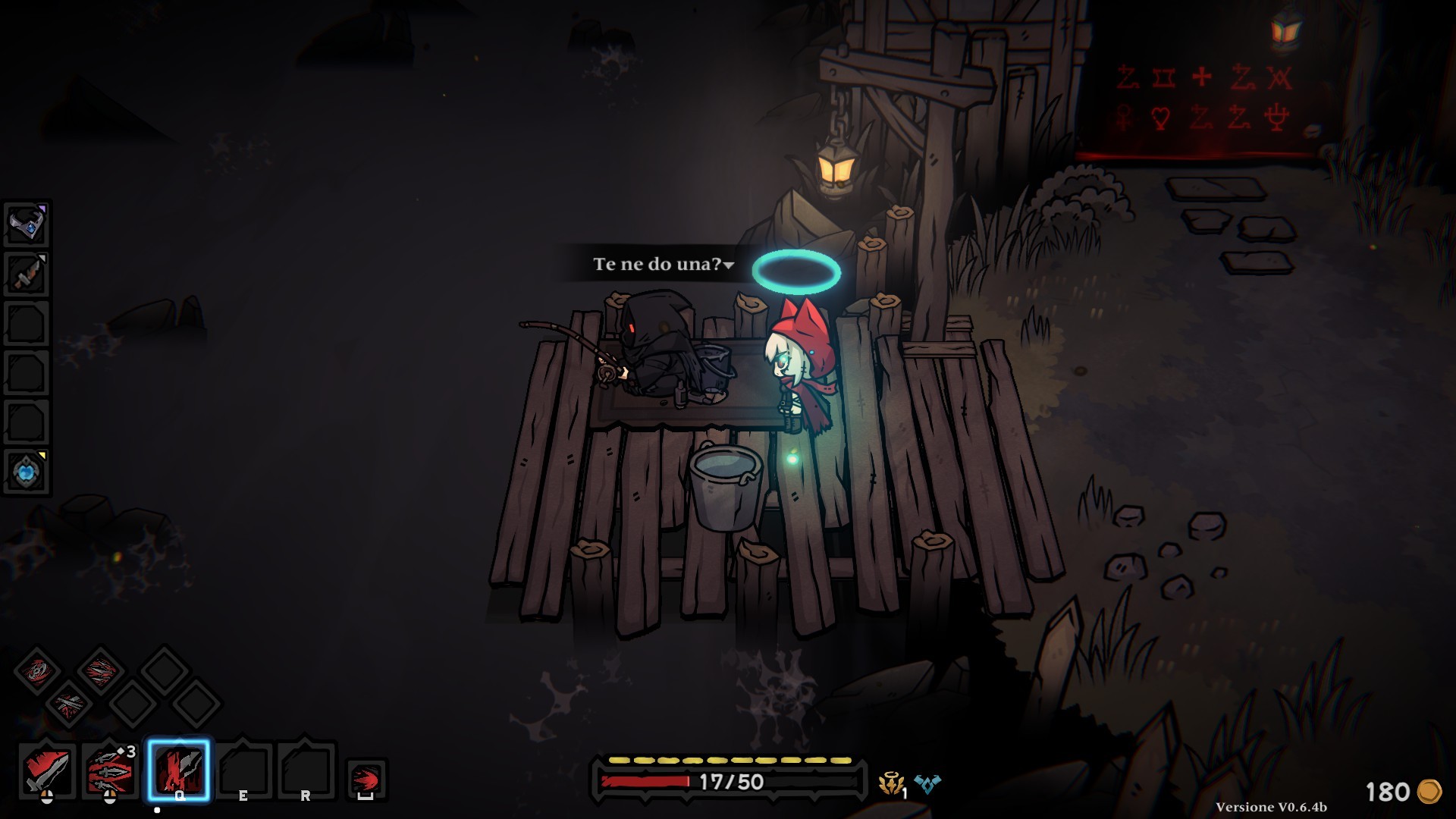Viewport: 1456px width, 819px height.
Task: Select the dagger equipment slot
Action: click(27, 274)
